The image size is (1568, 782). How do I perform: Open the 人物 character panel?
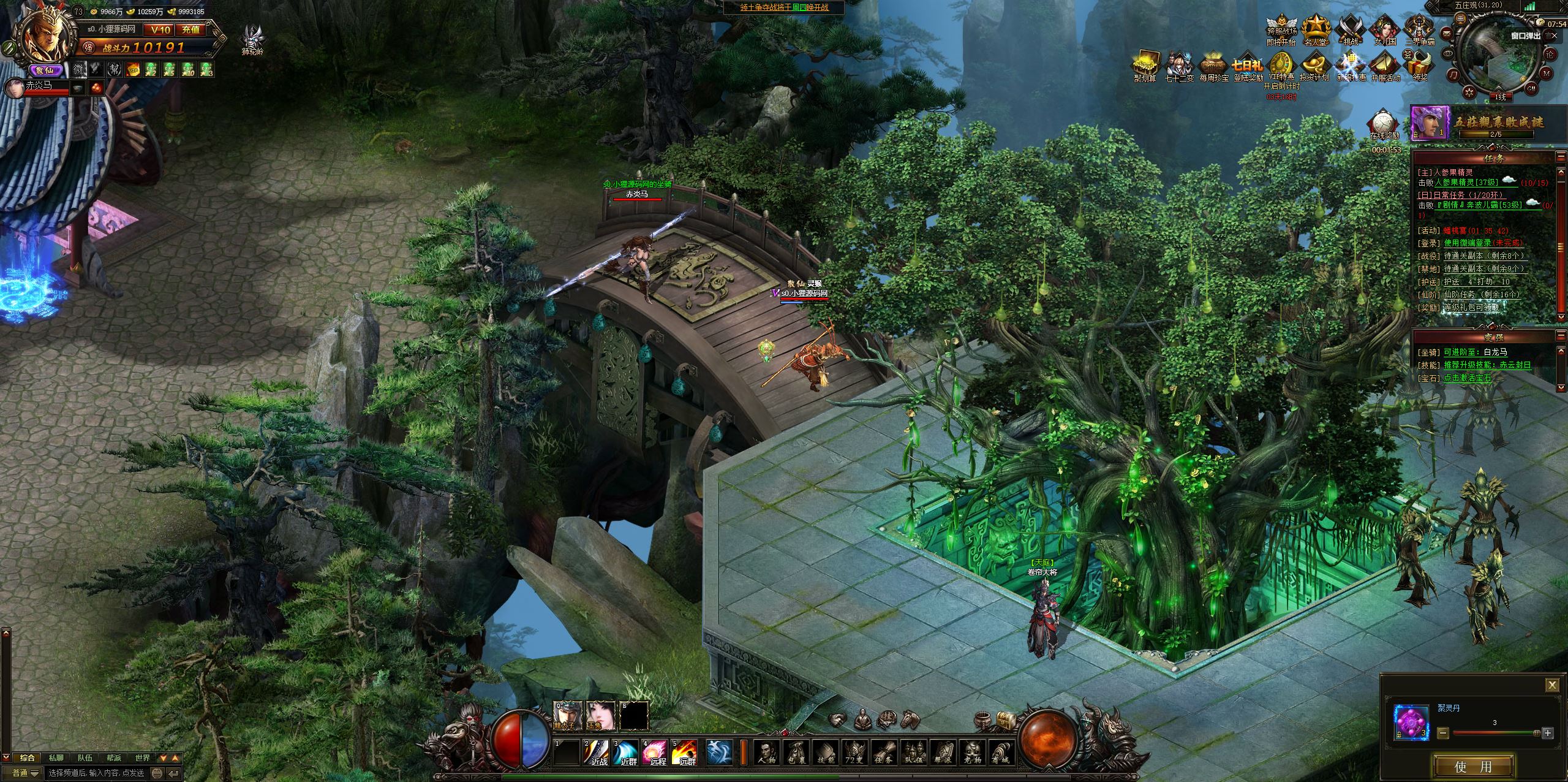[x=766, y=752]
